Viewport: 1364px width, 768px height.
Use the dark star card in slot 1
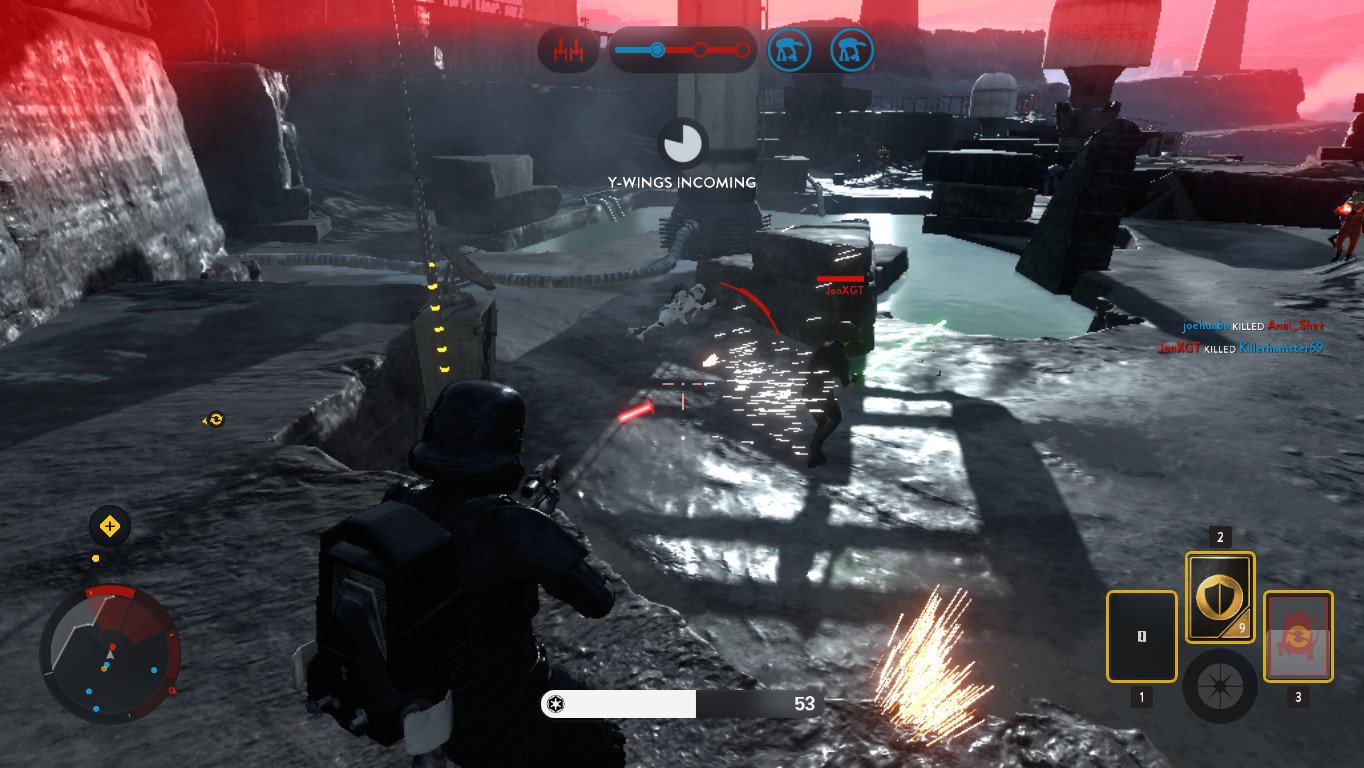(1141, 636)
